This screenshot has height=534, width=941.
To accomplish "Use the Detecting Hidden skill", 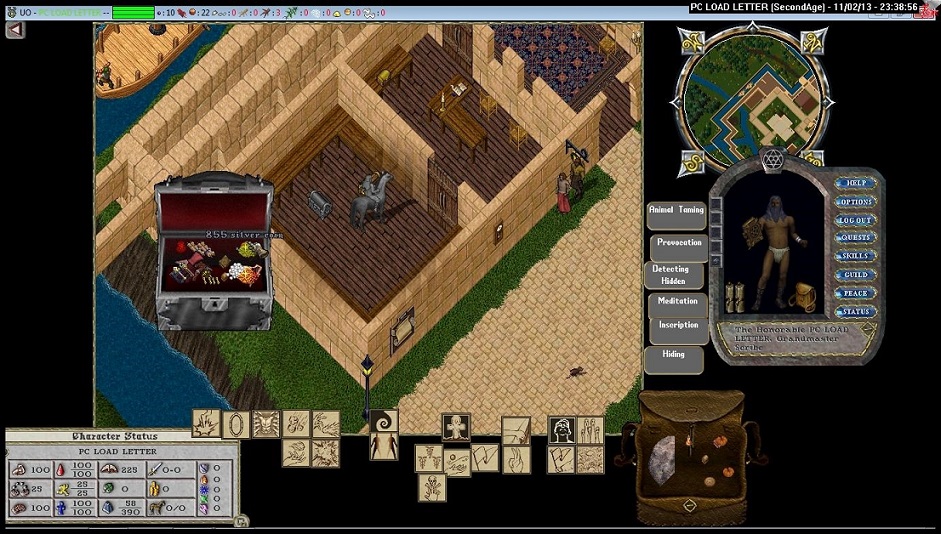I will coord(674,275).
